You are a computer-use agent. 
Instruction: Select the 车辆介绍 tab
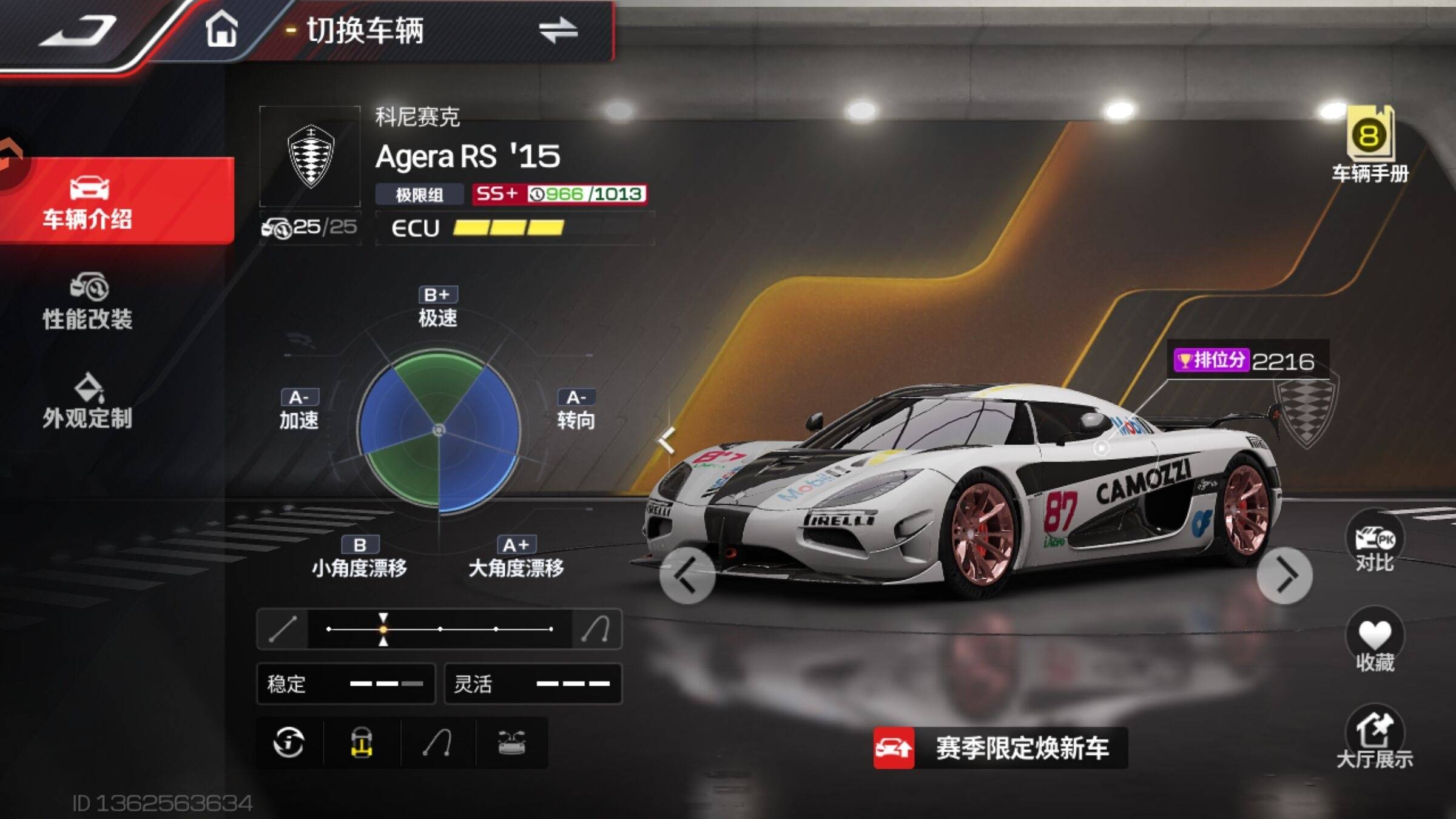[x=88, y=202]
